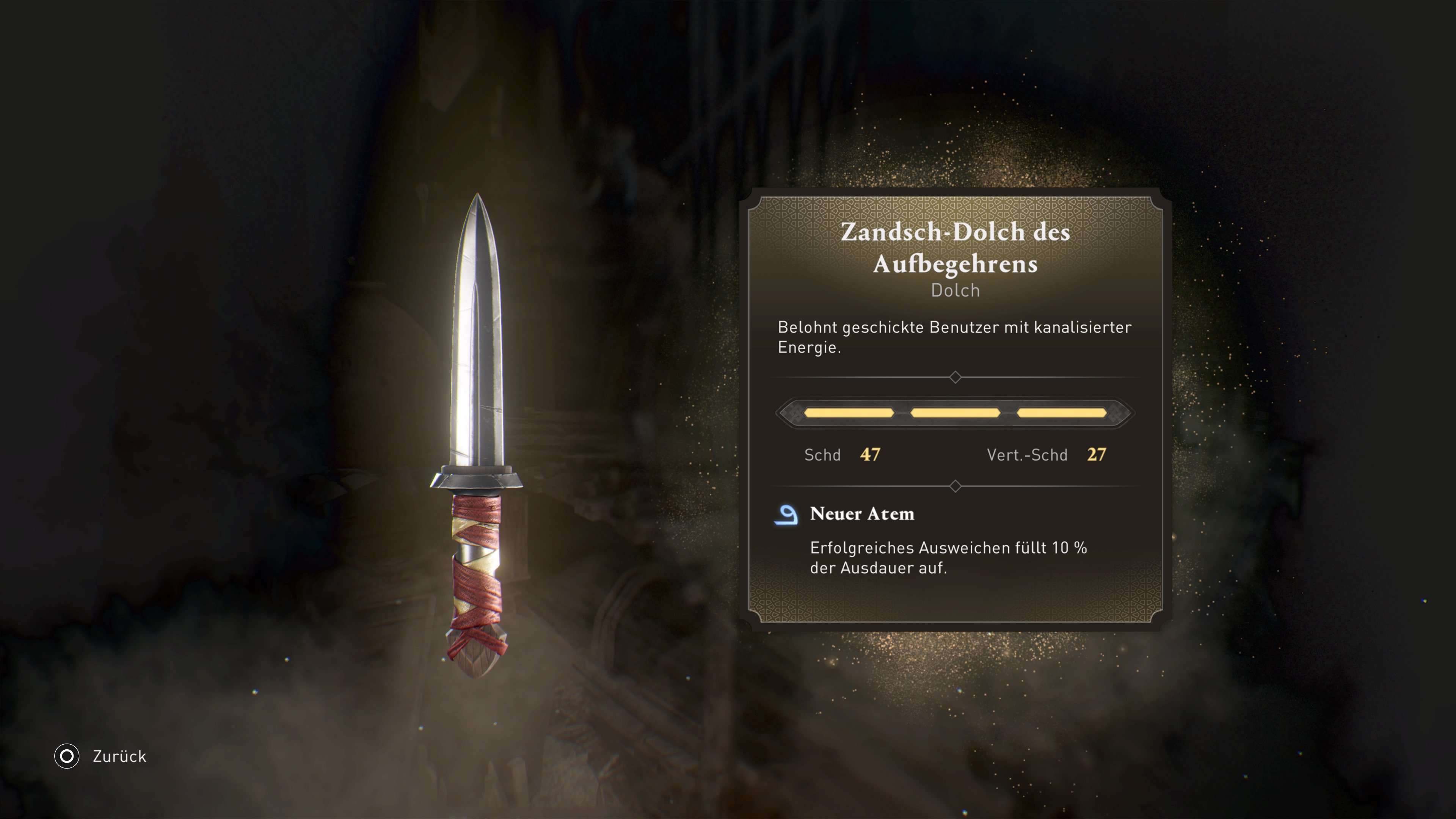Go back using the Zurück label
Screen dimensions: 1456x819
pos(119,756)
